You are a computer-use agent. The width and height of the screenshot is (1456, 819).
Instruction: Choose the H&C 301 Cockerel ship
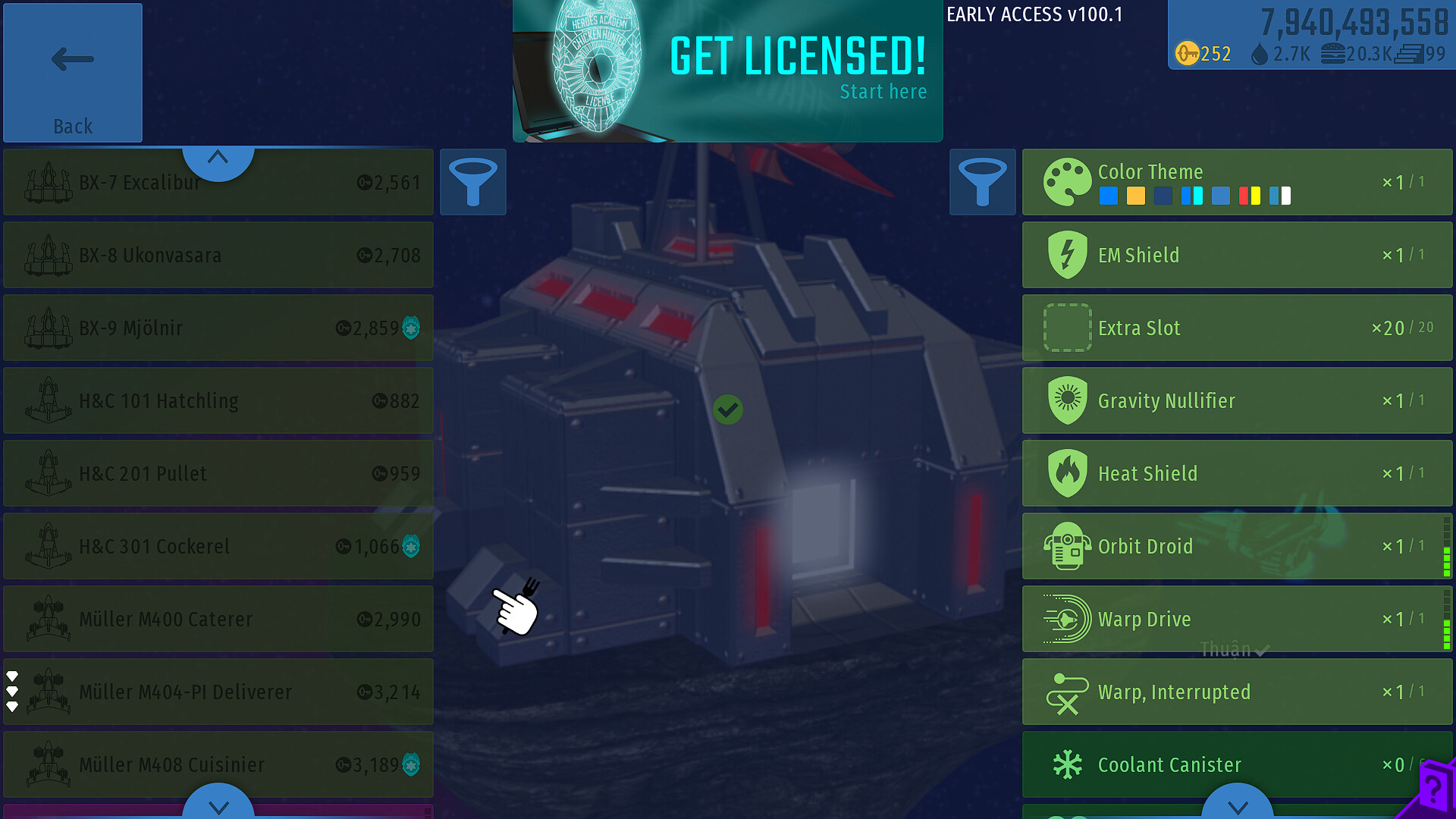point(218,547)
